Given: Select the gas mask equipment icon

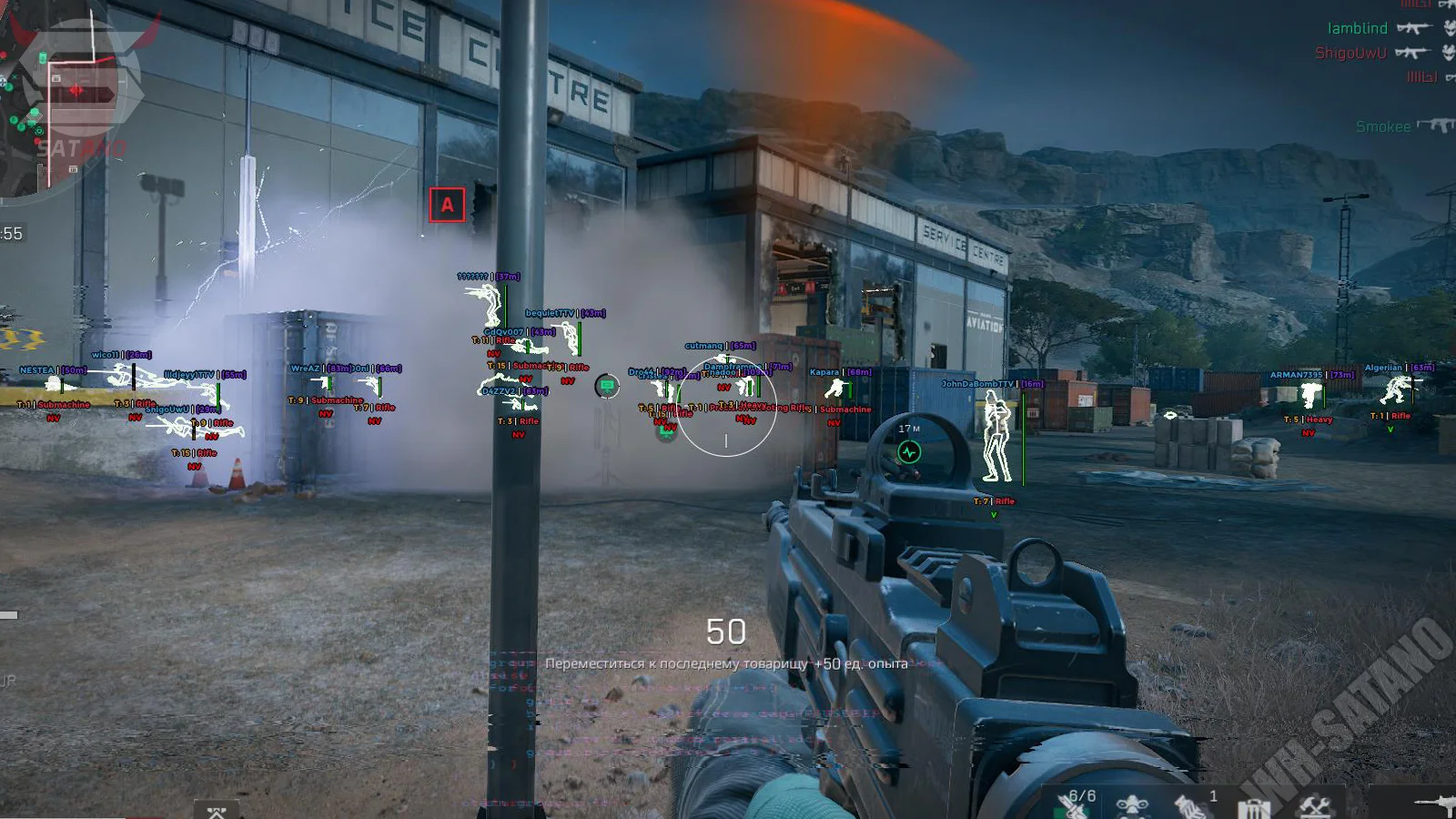Looking at the screenshot, I should click(x=1132, y=806).
